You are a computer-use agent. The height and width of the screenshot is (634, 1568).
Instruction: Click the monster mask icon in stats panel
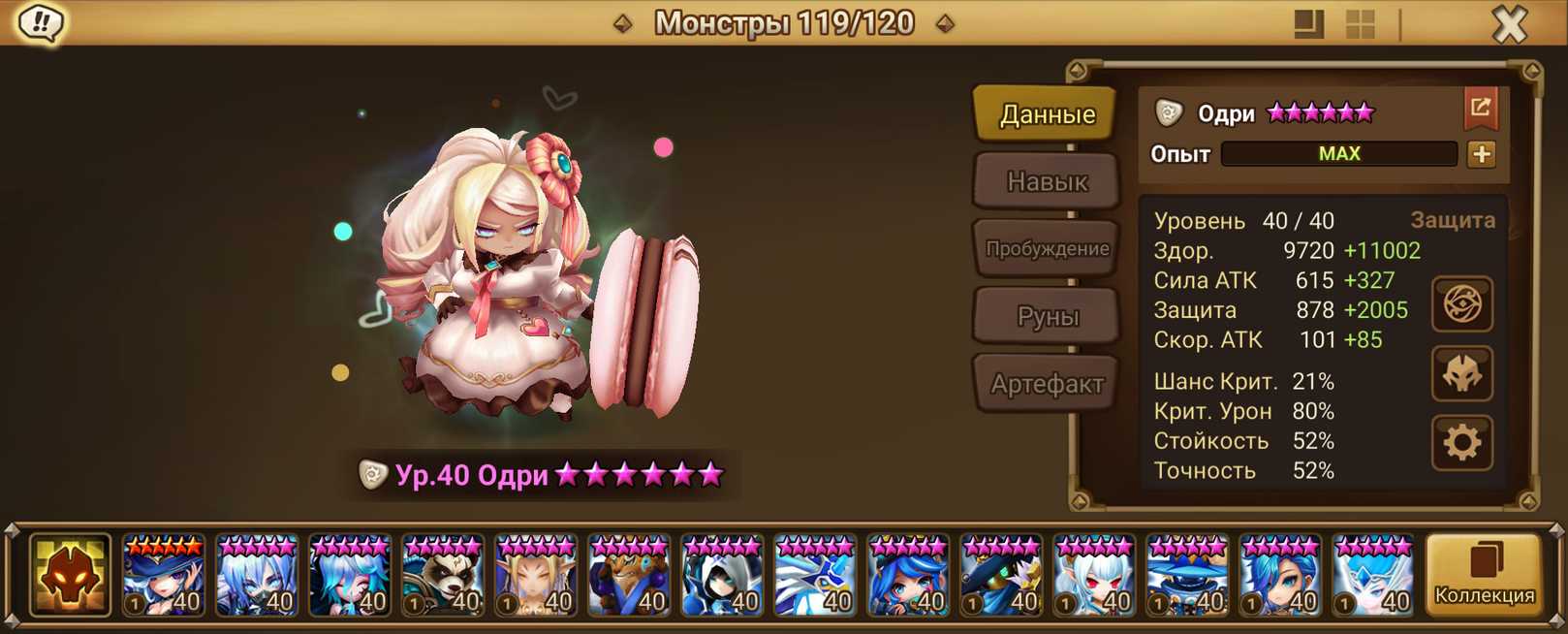pyautogui.click(x=1461, y=374)
